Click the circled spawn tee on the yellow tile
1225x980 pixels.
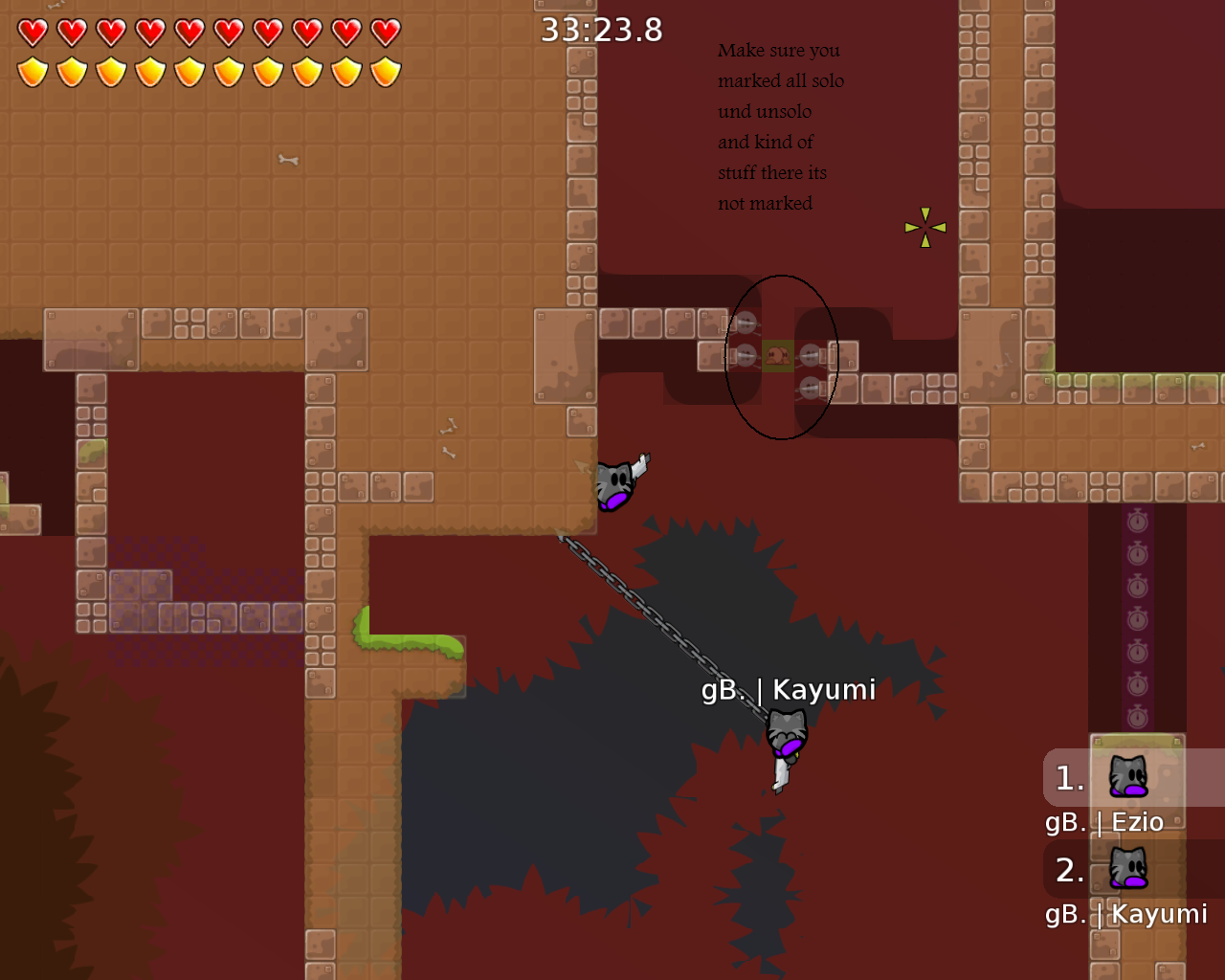click(777, 355)
